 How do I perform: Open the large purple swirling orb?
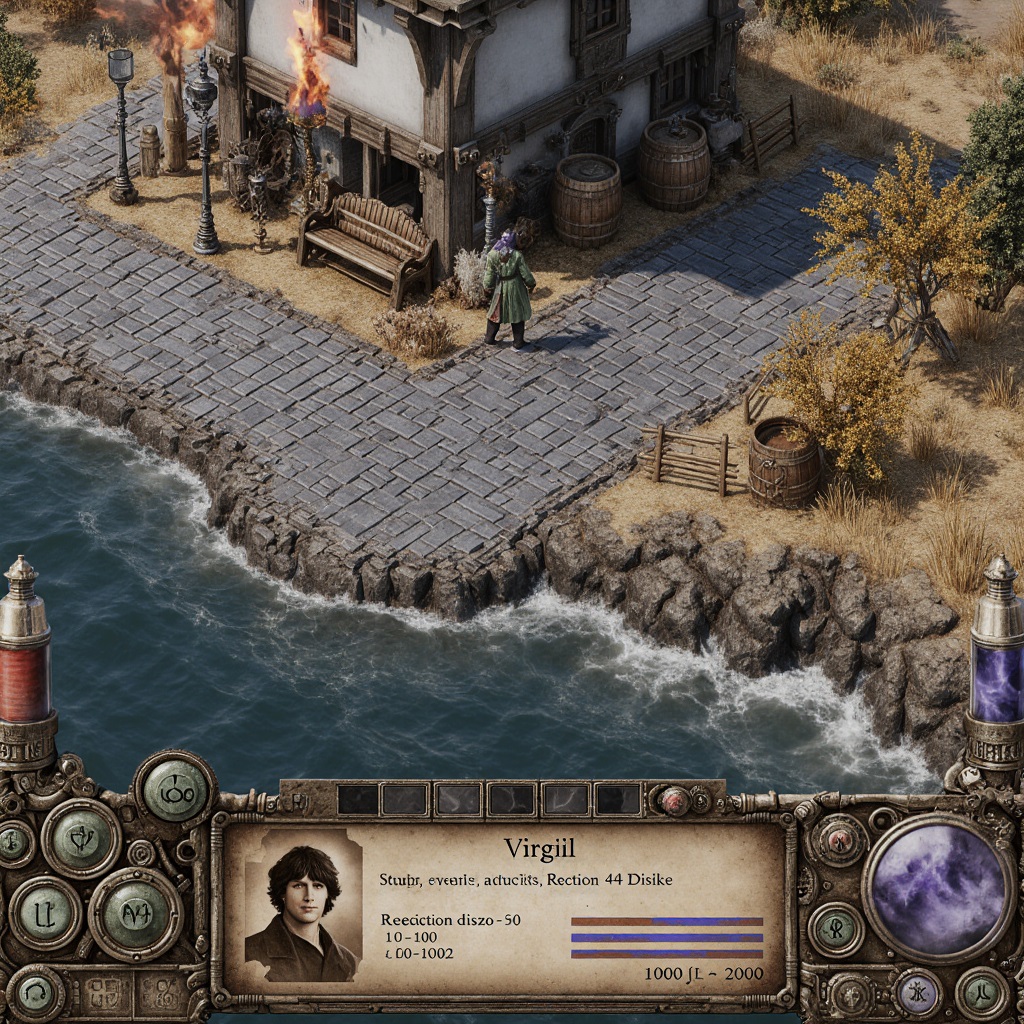[937, 887]
